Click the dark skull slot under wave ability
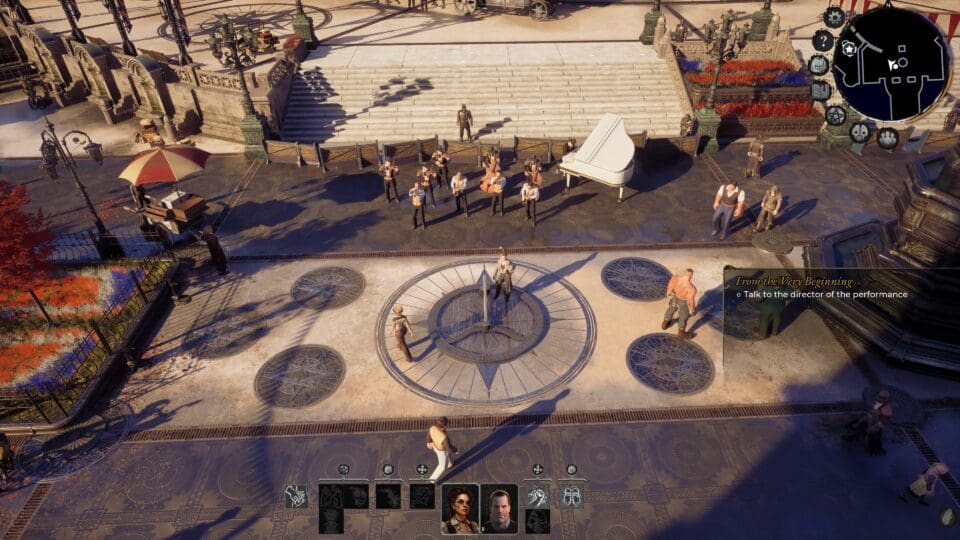 [x=538, y=521]
